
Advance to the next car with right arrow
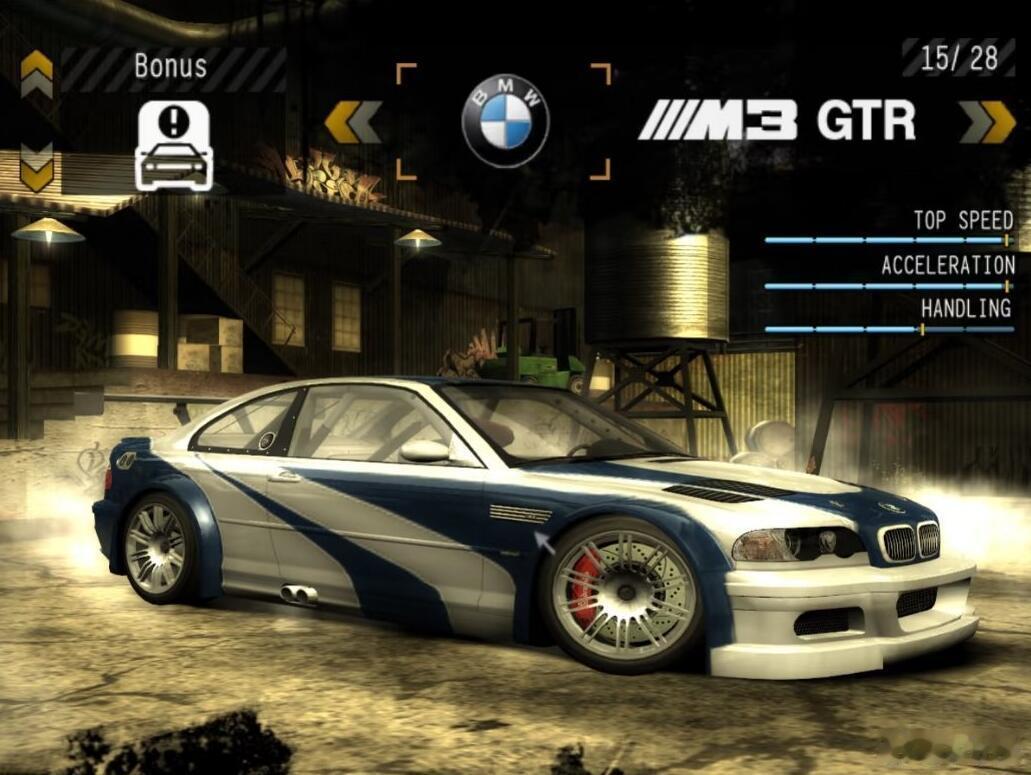click(988, 122)
